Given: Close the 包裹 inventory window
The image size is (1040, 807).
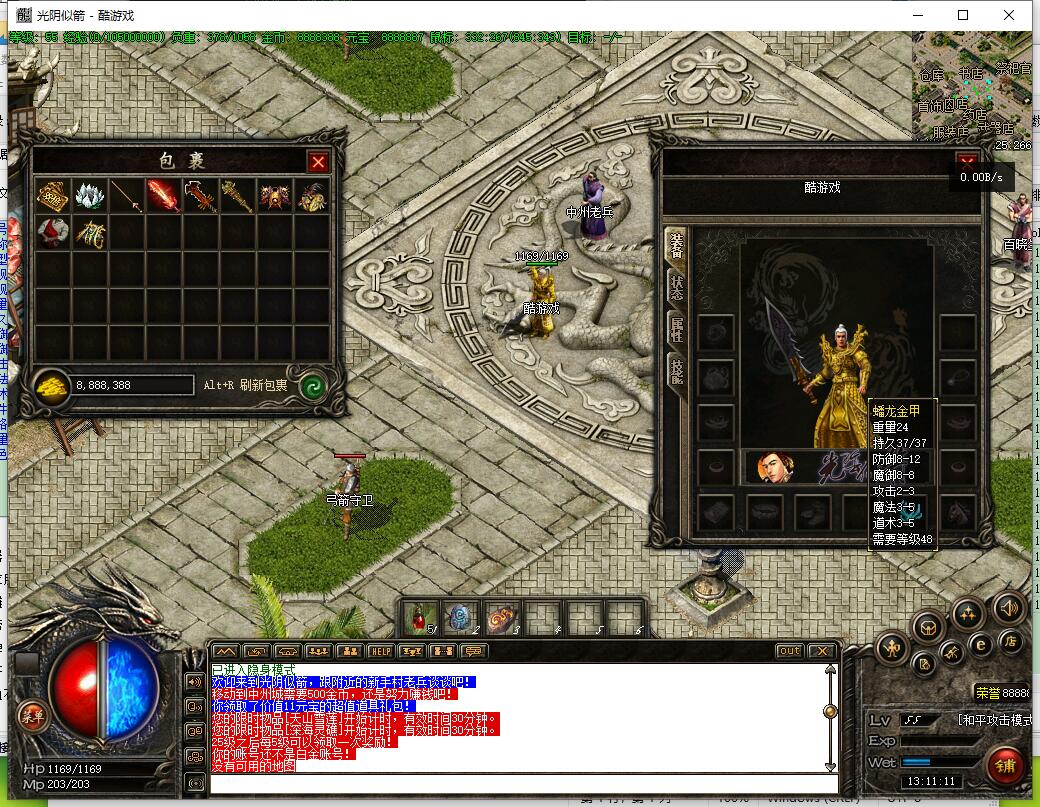Looking at the screenshot, I should (318, 162).
